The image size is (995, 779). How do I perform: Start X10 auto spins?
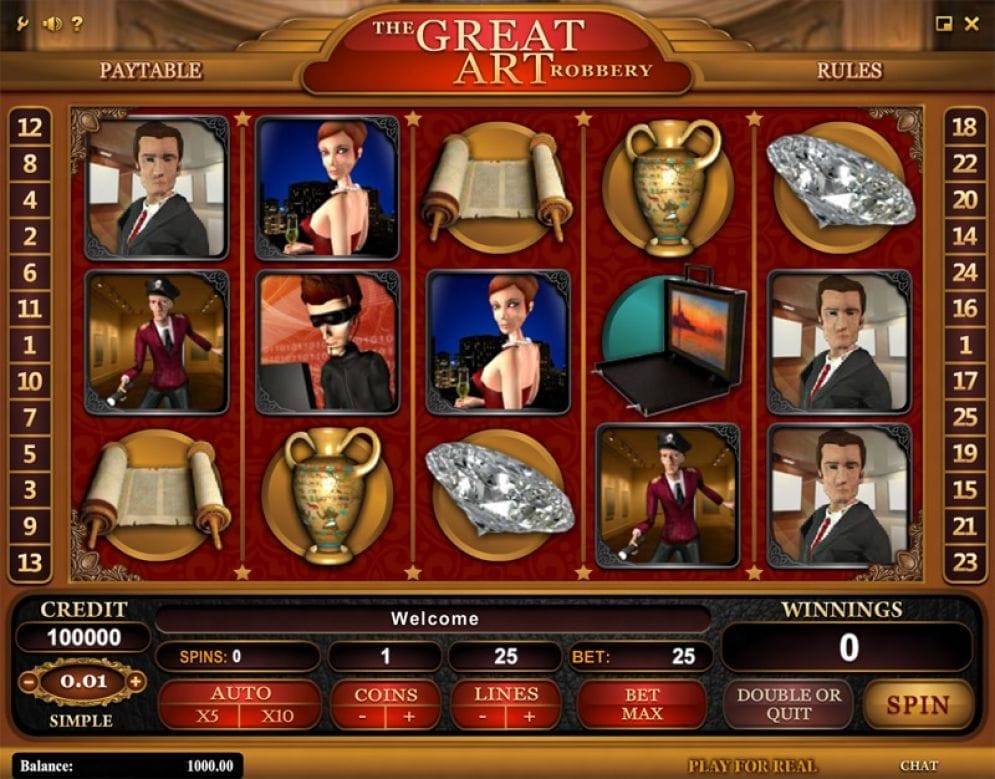tap(277, 716)
